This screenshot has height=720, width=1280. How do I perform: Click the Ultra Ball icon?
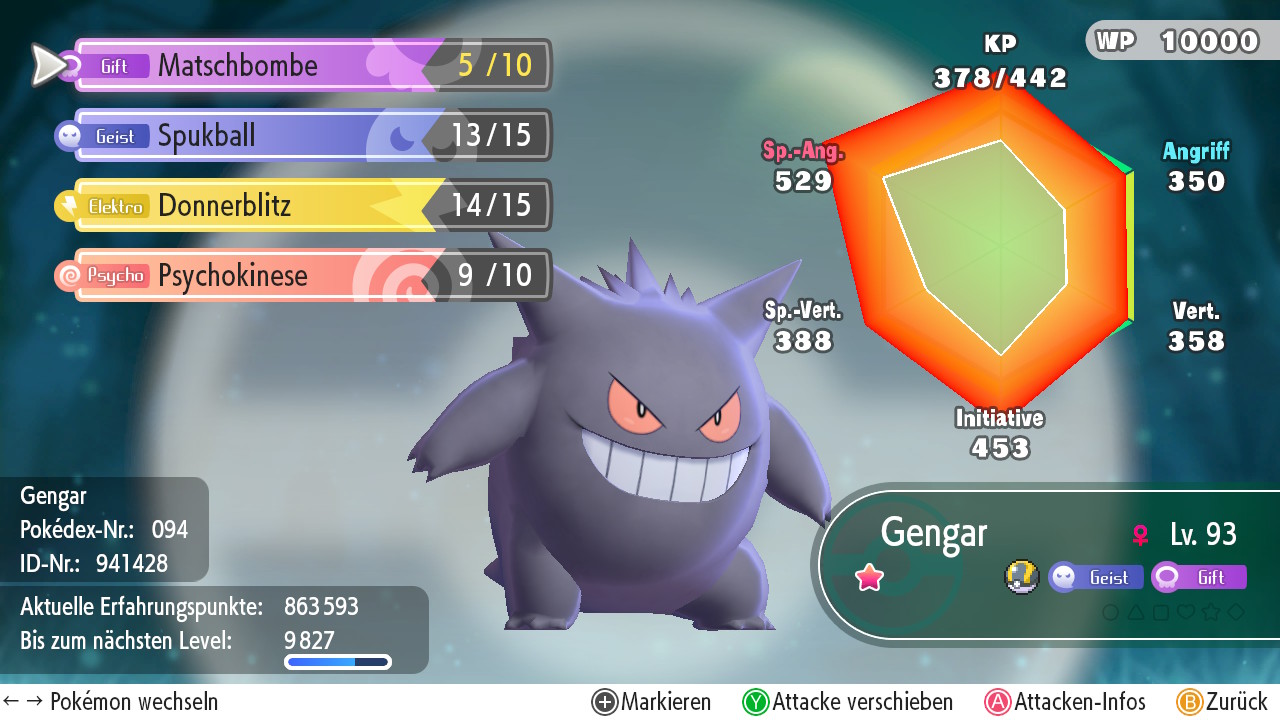click(x=1022, y=577)
